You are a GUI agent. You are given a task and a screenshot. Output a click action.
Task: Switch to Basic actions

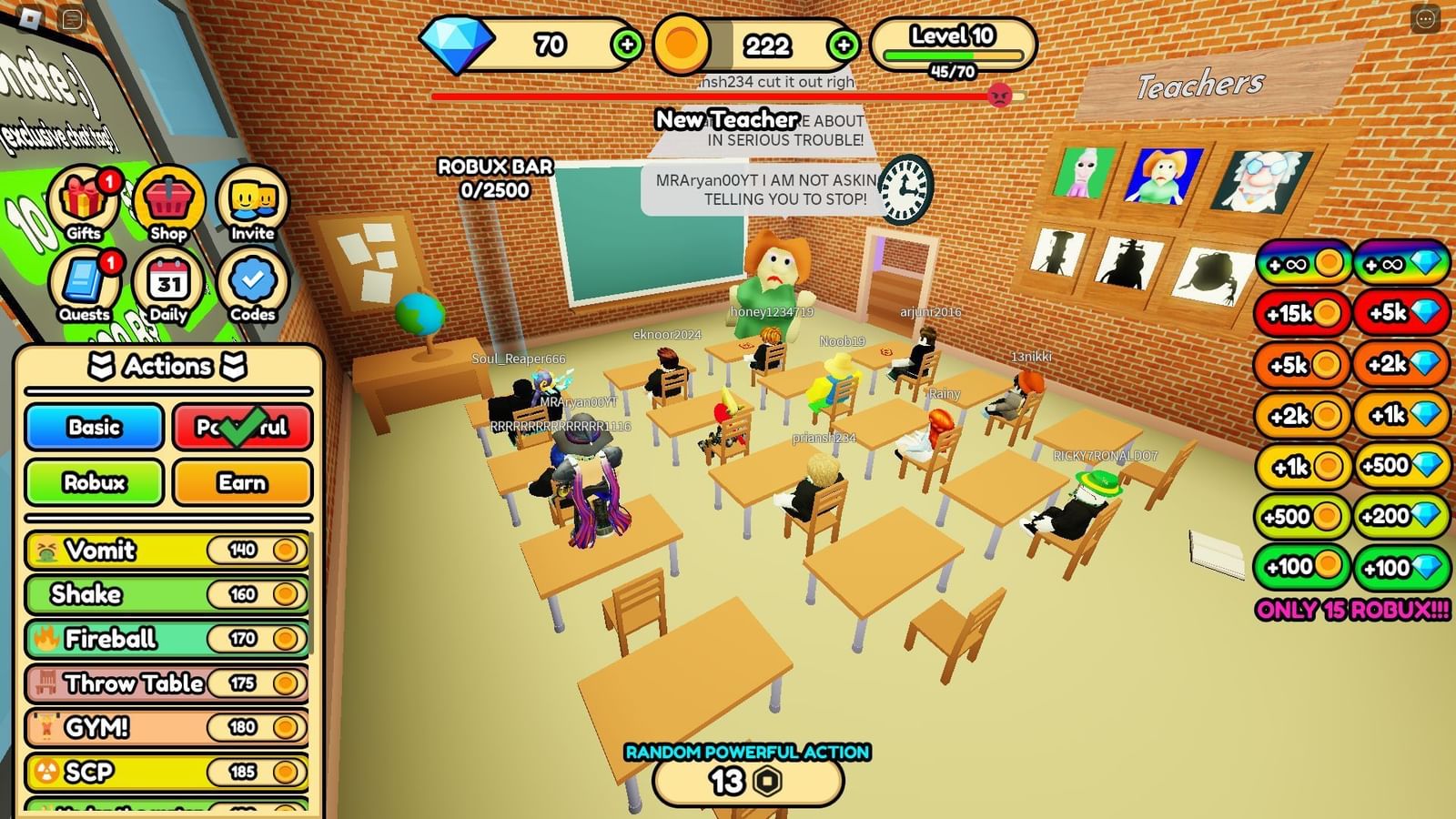click(94, 428)
